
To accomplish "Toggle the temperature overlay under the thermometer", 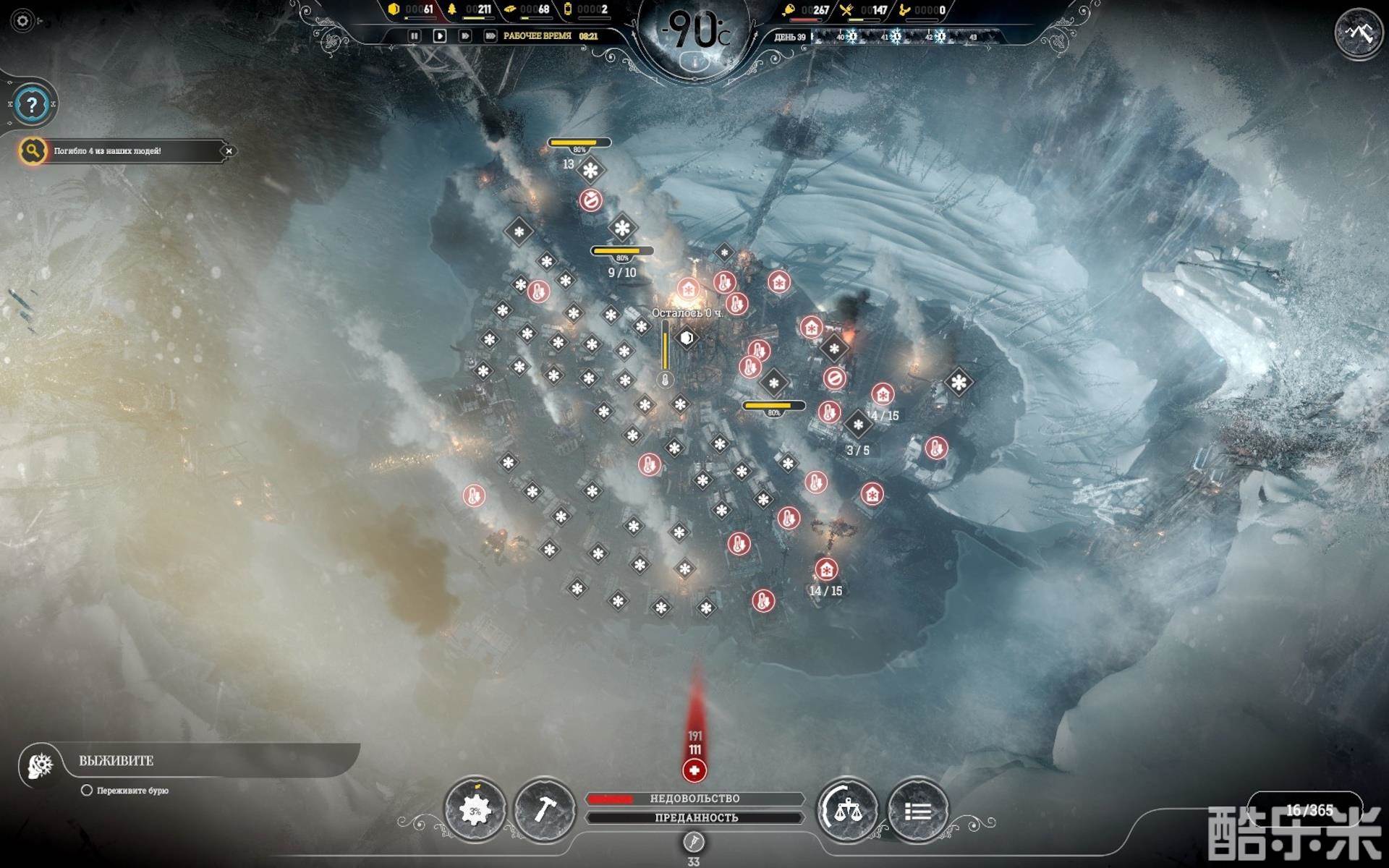I will [x=695, y=62].
